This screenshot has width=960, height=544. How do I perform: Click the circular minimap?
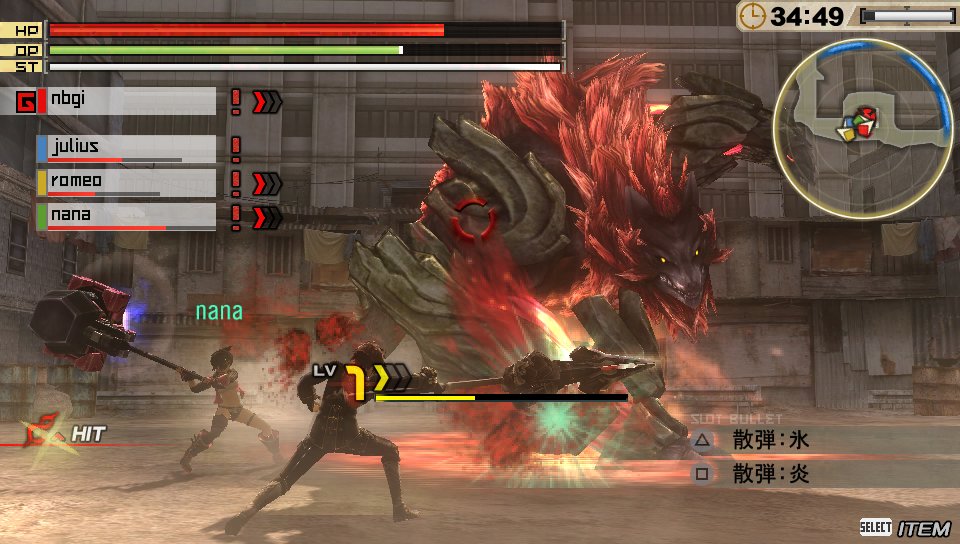point(868,126)
